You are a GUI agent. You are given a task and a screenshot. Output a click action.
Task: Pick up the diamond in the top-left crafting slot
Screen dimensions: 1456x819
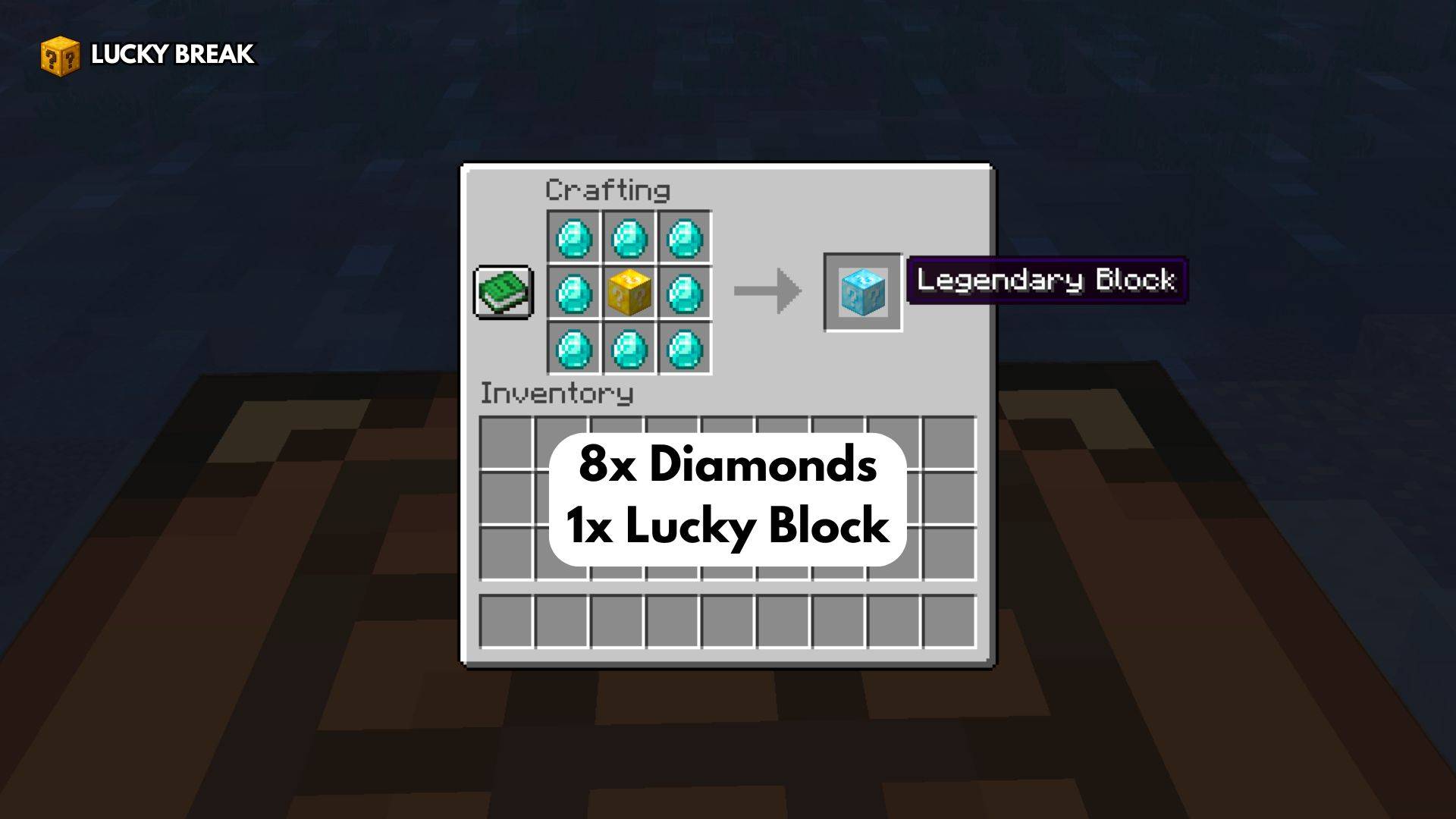pos(573,237)
